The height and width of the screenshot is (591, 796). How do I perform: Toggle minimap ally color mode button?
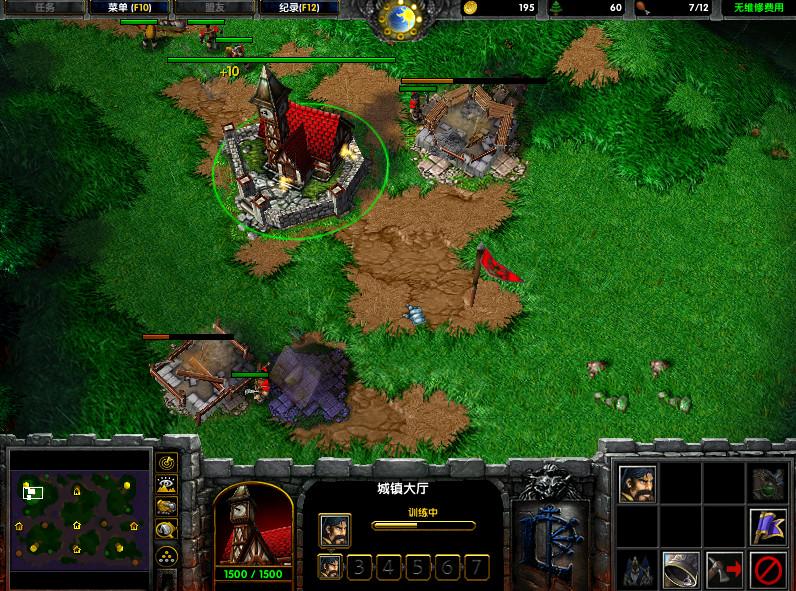(166, 507)
